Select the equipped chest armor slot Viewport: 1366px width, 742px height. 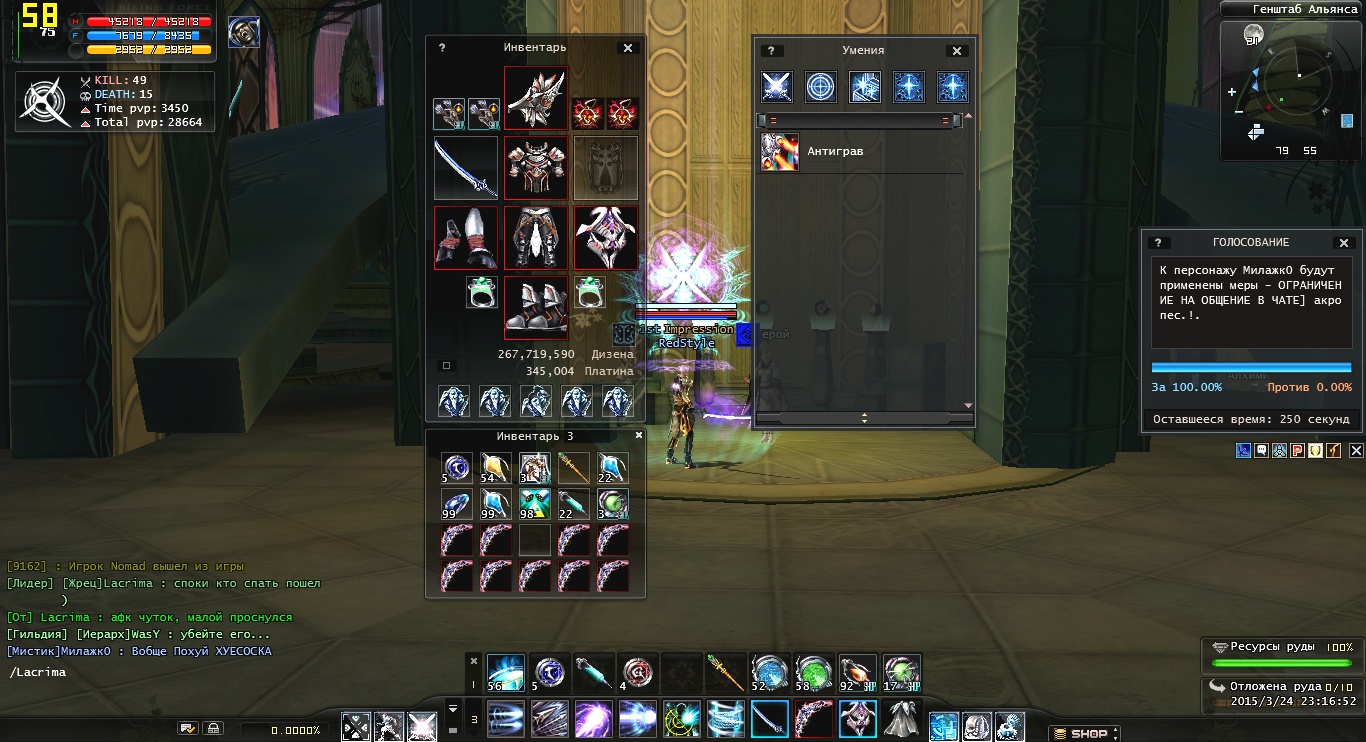(536, 168)
